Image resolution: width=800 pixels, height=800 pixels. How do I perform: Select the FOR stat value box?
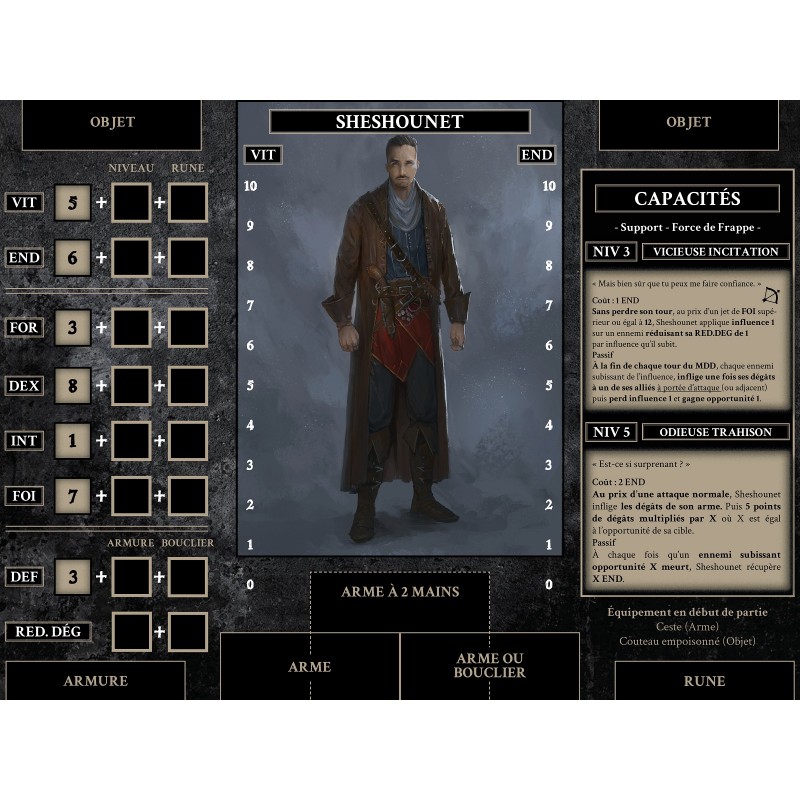pos(72,328)
